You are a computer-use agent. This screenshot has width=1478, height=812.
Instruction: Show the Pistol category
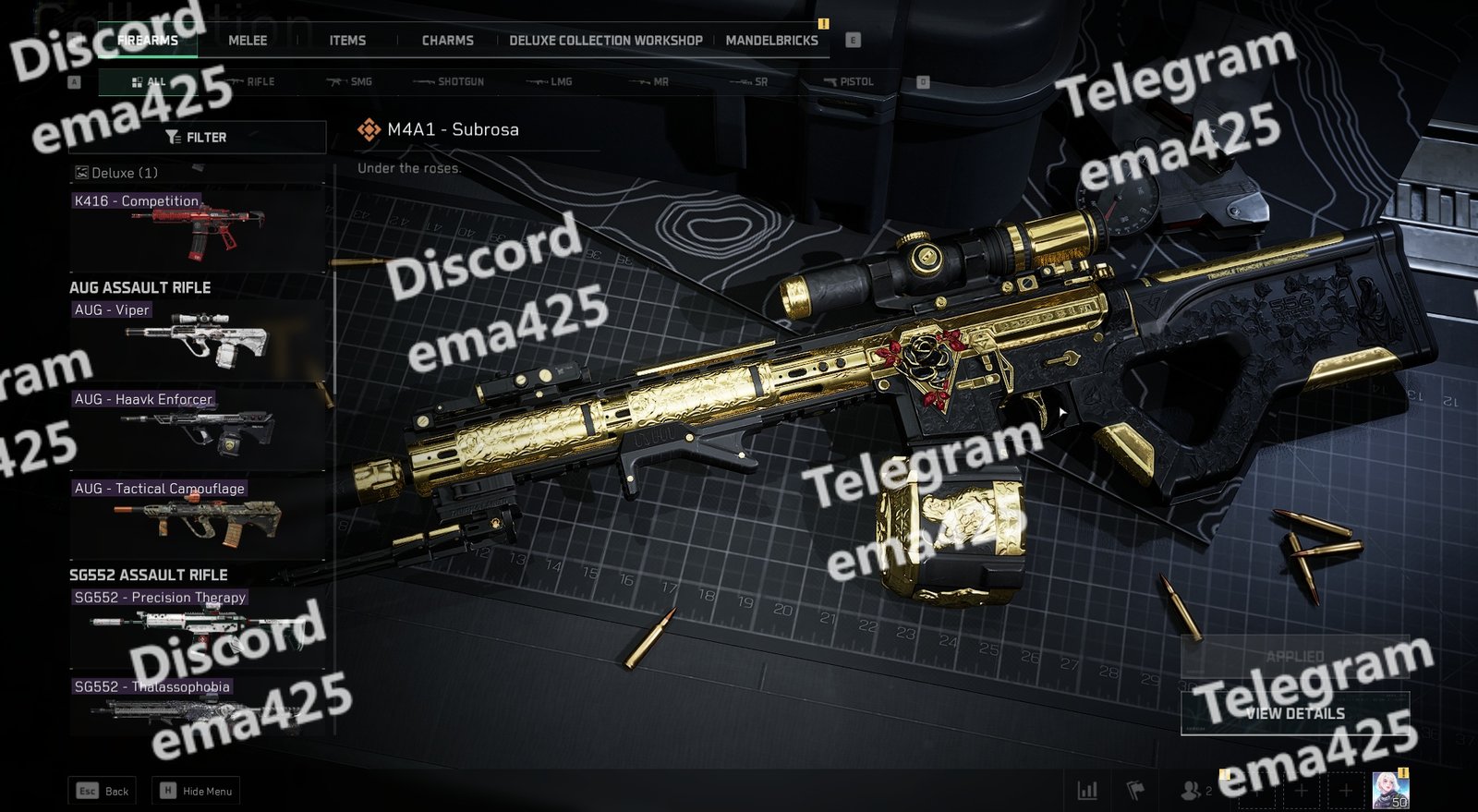(849, 82)
